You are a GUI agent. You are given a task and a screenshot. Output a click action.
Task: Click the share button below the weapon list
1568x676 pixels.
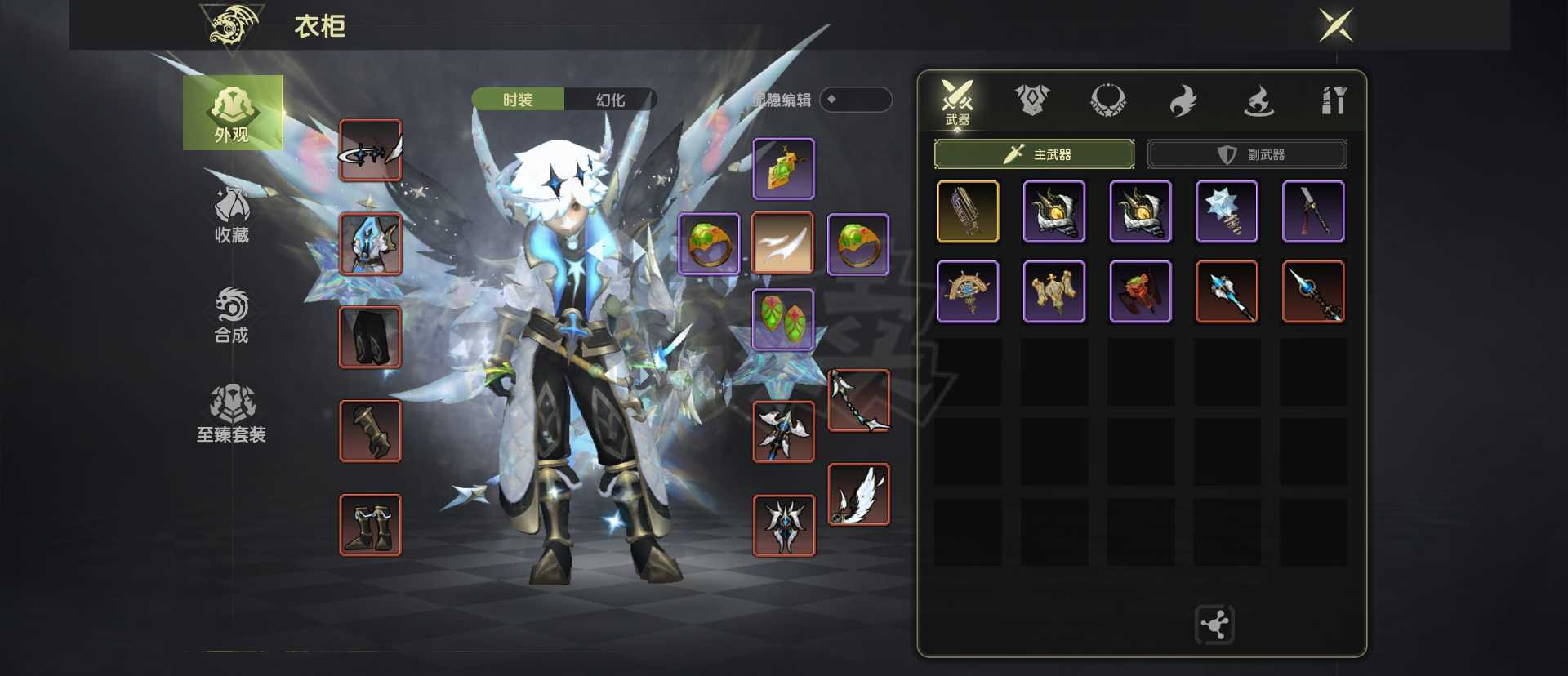pyautogui.click(x=1214, y=625)
